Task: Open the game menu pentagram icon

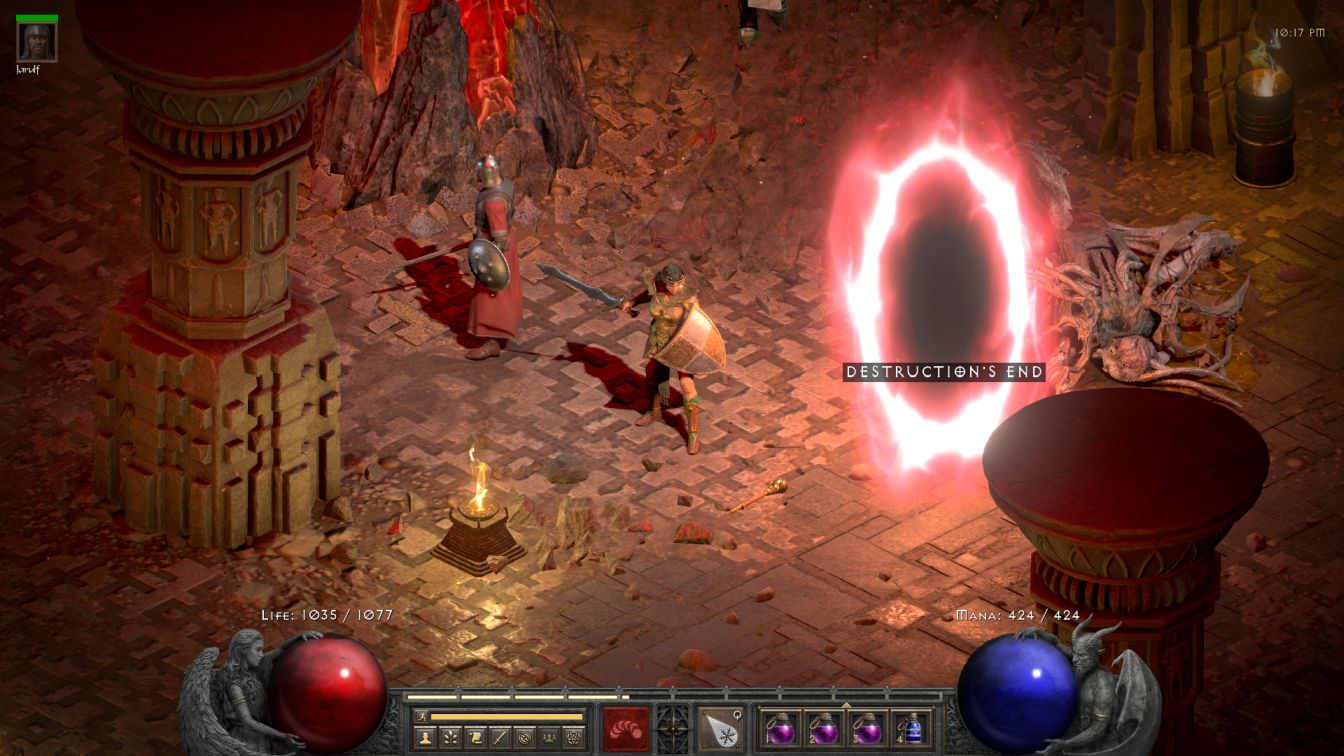Action: (x=574, y=738)
